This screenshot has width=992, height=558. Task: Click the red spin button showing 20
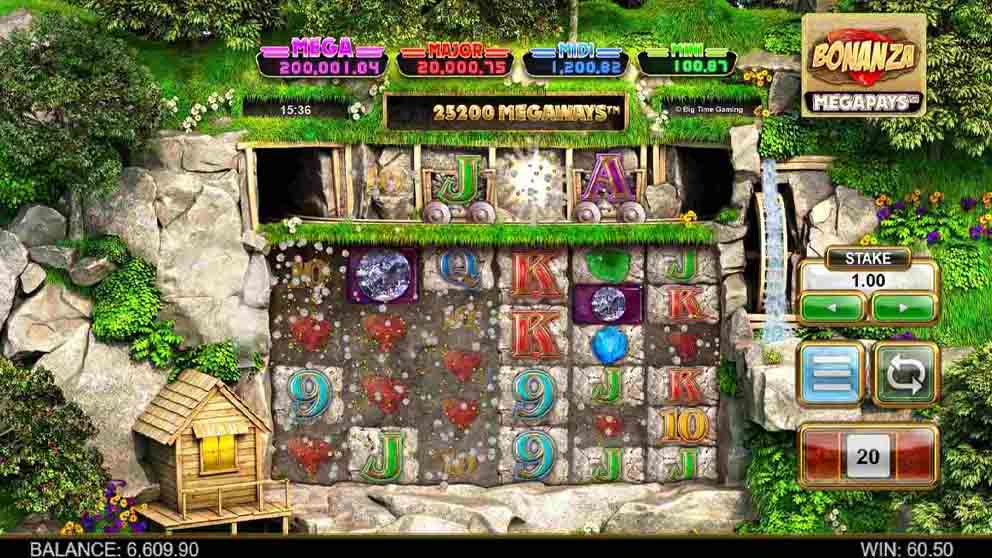tap(867, 457)
